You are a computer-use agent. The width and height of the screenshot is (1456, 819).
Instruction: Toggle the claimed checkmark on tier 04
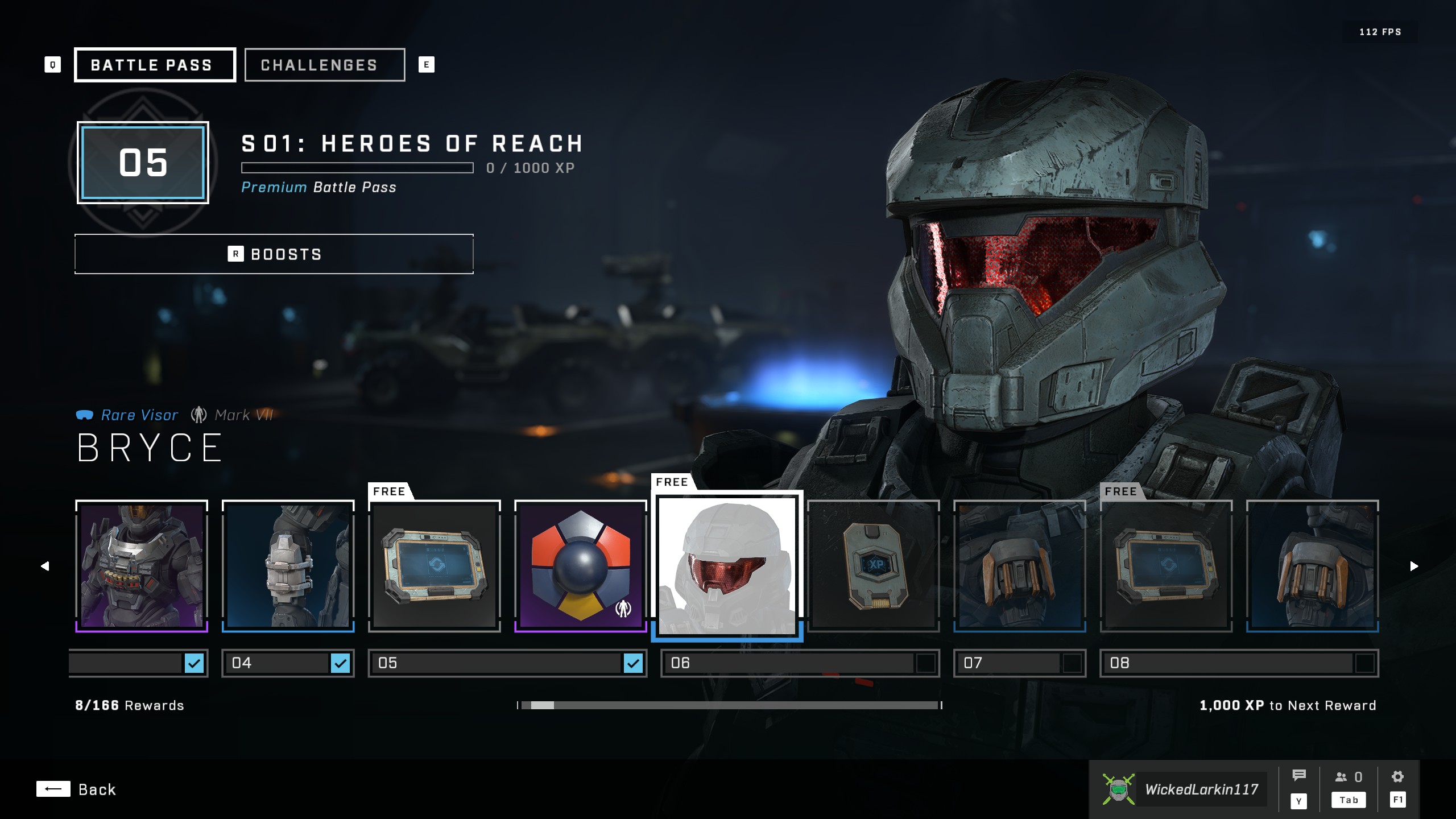click(x=340, y=663)
